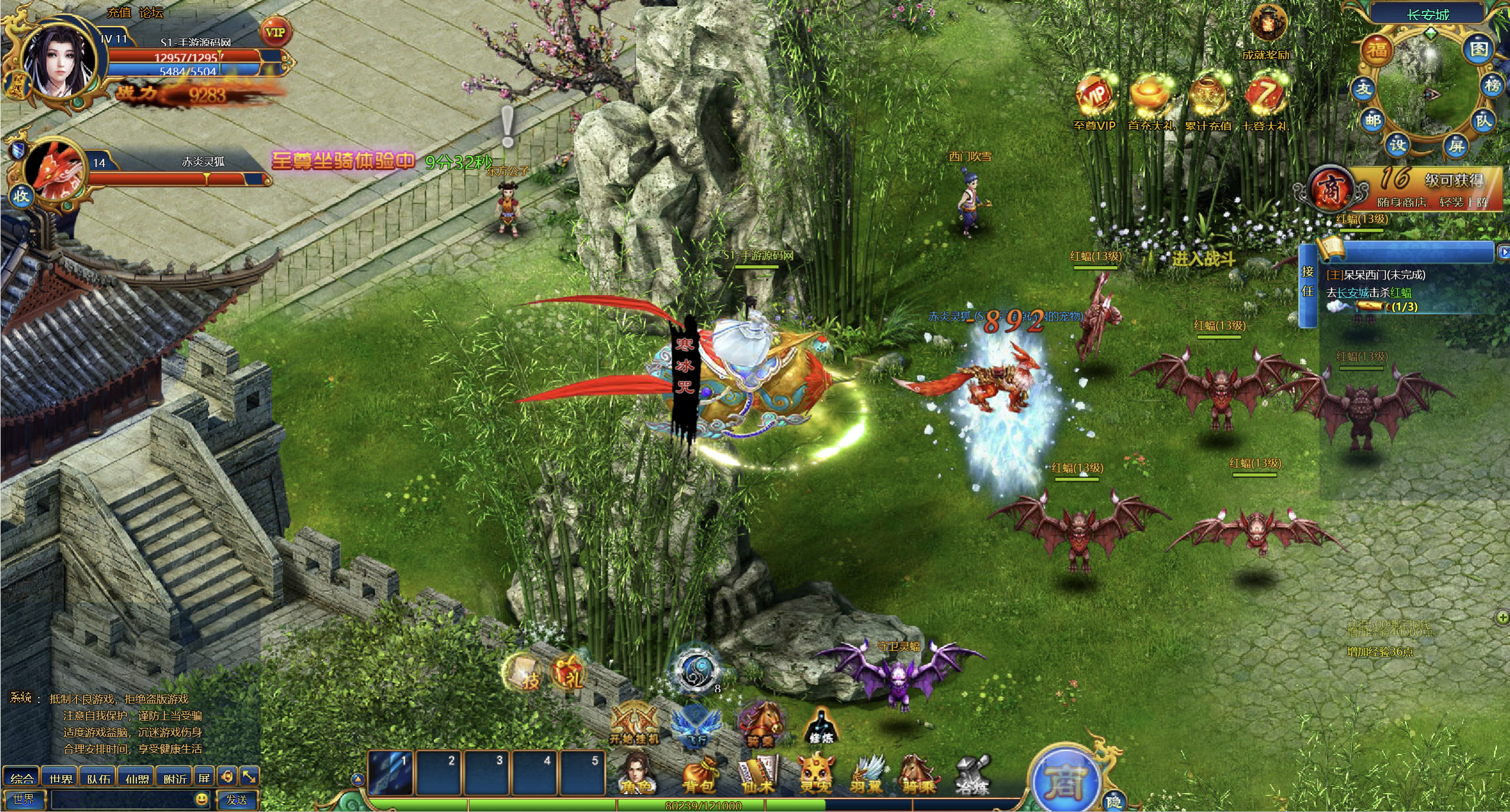The height and width of the screenshot is (812, 1510).
Task: Show the 灵宠 spirit pet menu
Action: coord(815,775)
